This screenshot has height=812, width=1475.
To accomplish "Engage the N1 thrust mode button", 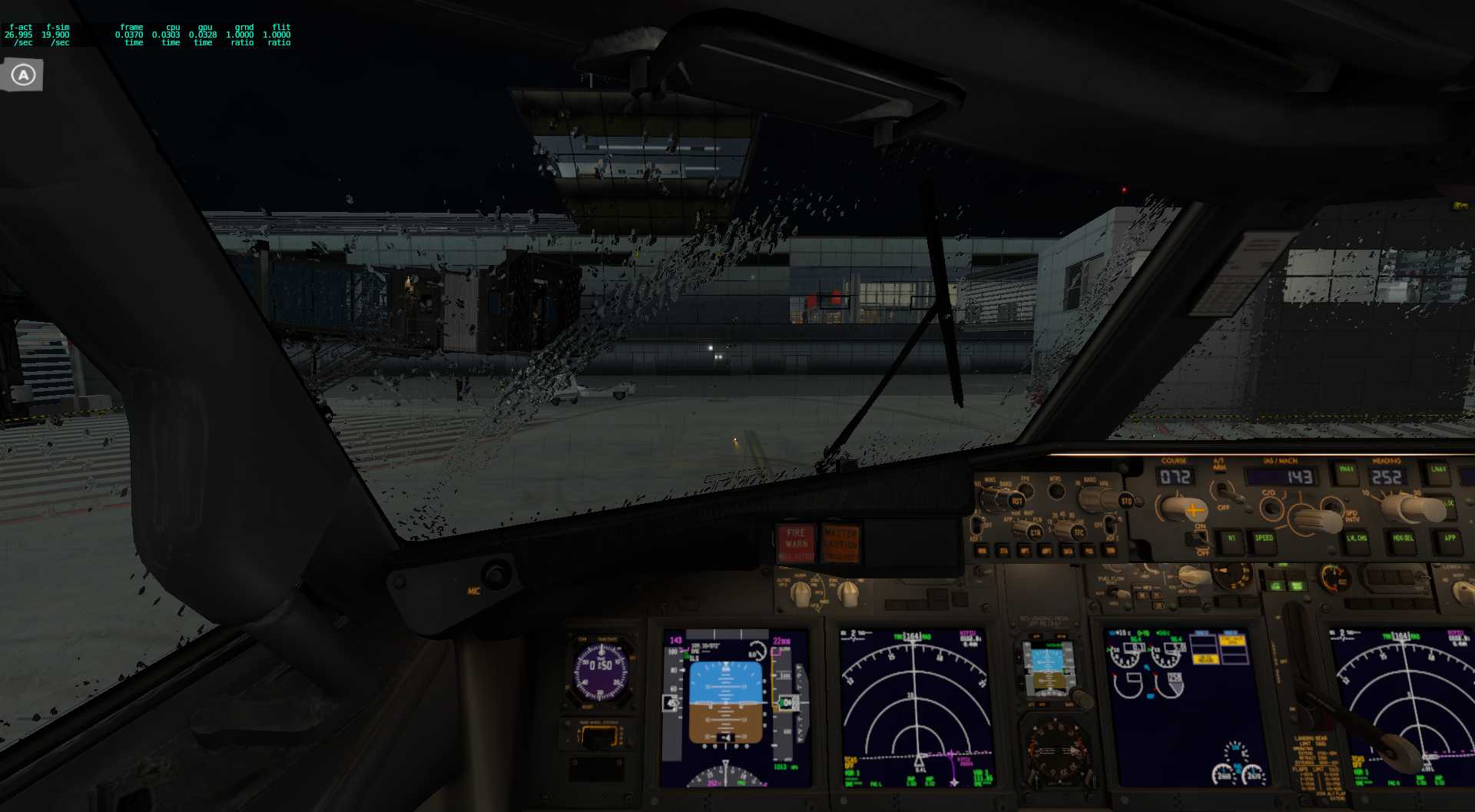I will tap(1231, 538).
